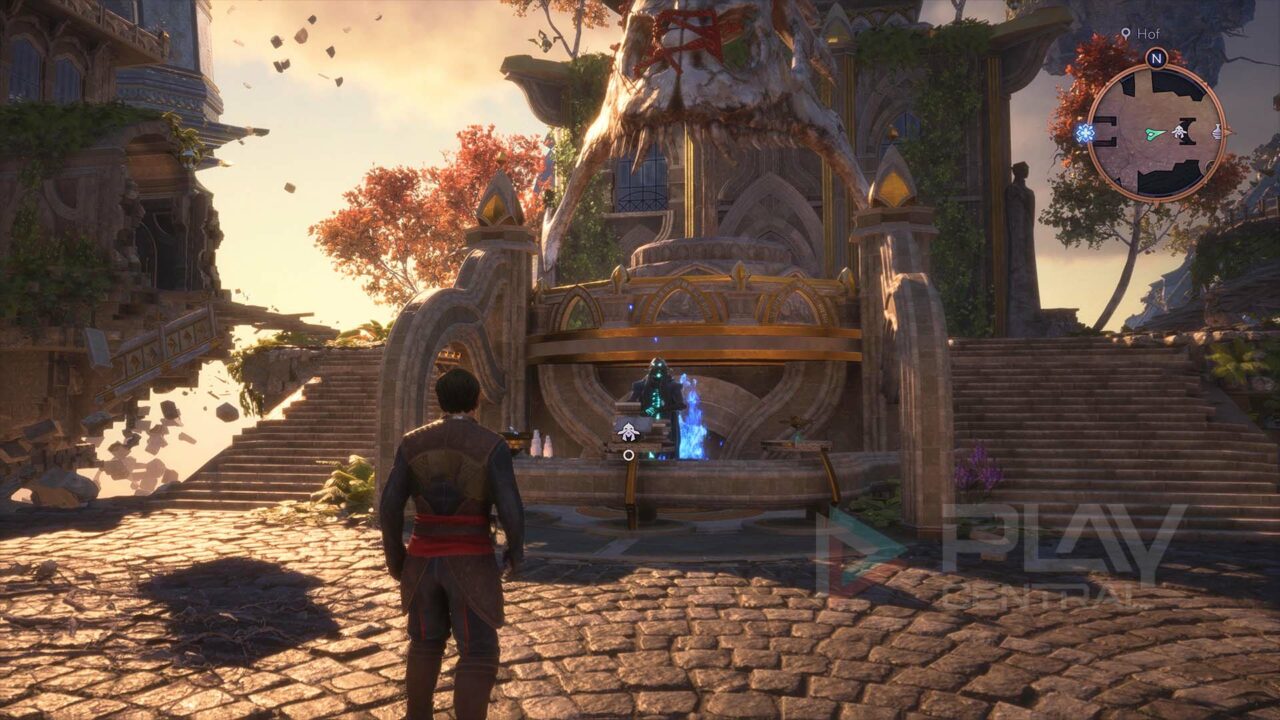Screen dimensions: 1280x720
Task: Click the blue snowflake marker on minimap edge
Action: (x=1085, y=132)
